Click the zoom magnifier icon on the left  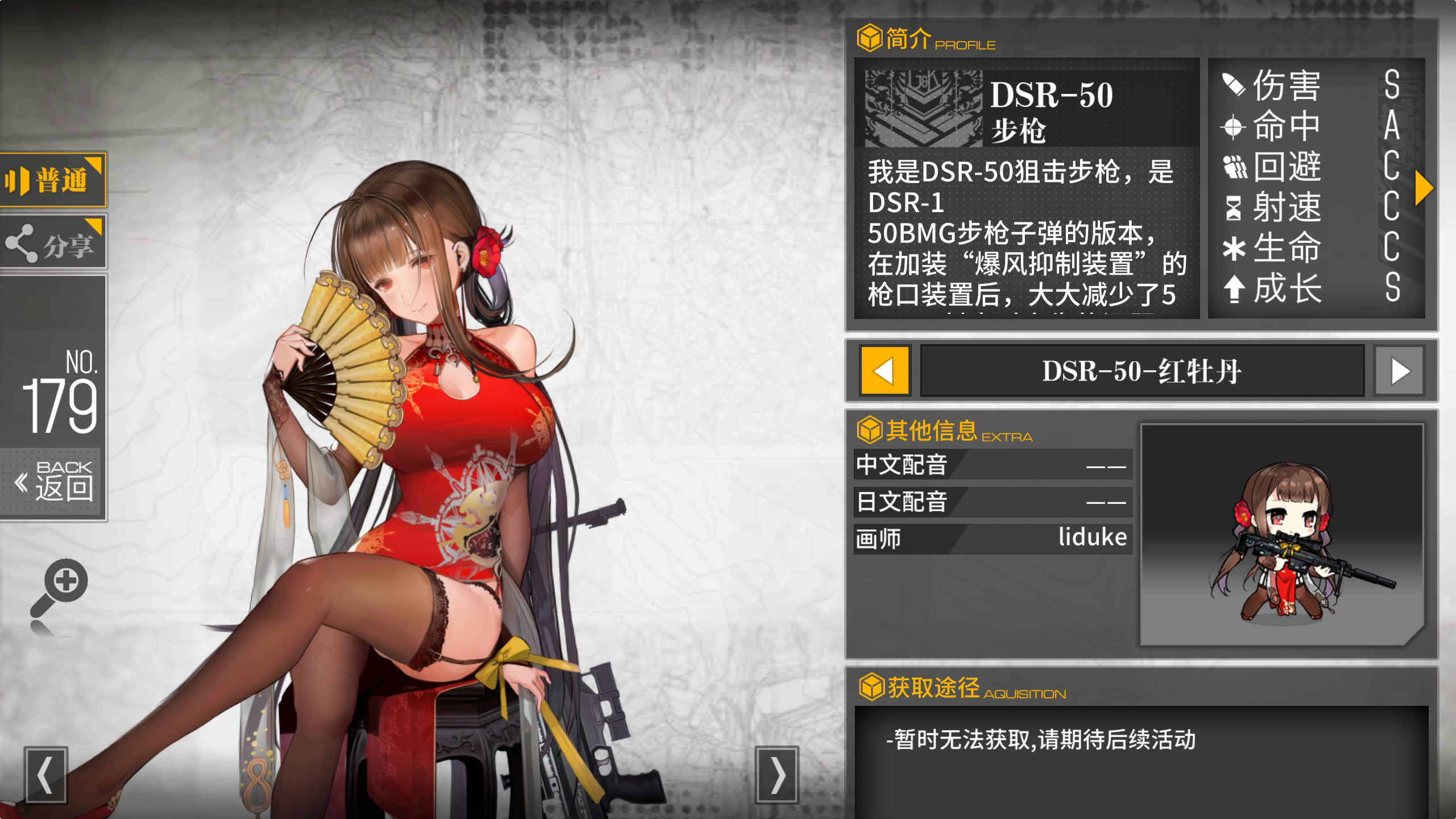pyautogui.click(x=64, y=586)
